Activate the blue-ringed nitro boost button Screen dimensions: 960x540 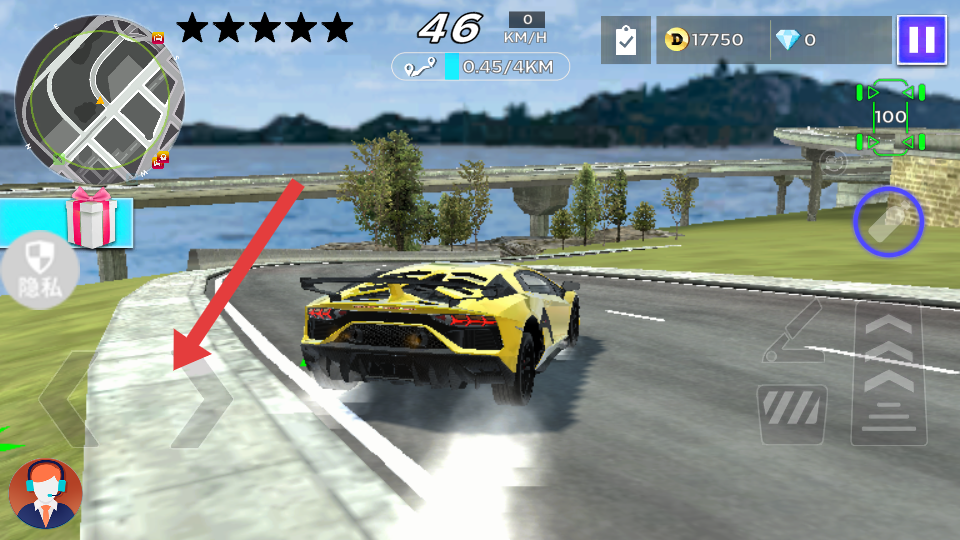tap(888, 222)
